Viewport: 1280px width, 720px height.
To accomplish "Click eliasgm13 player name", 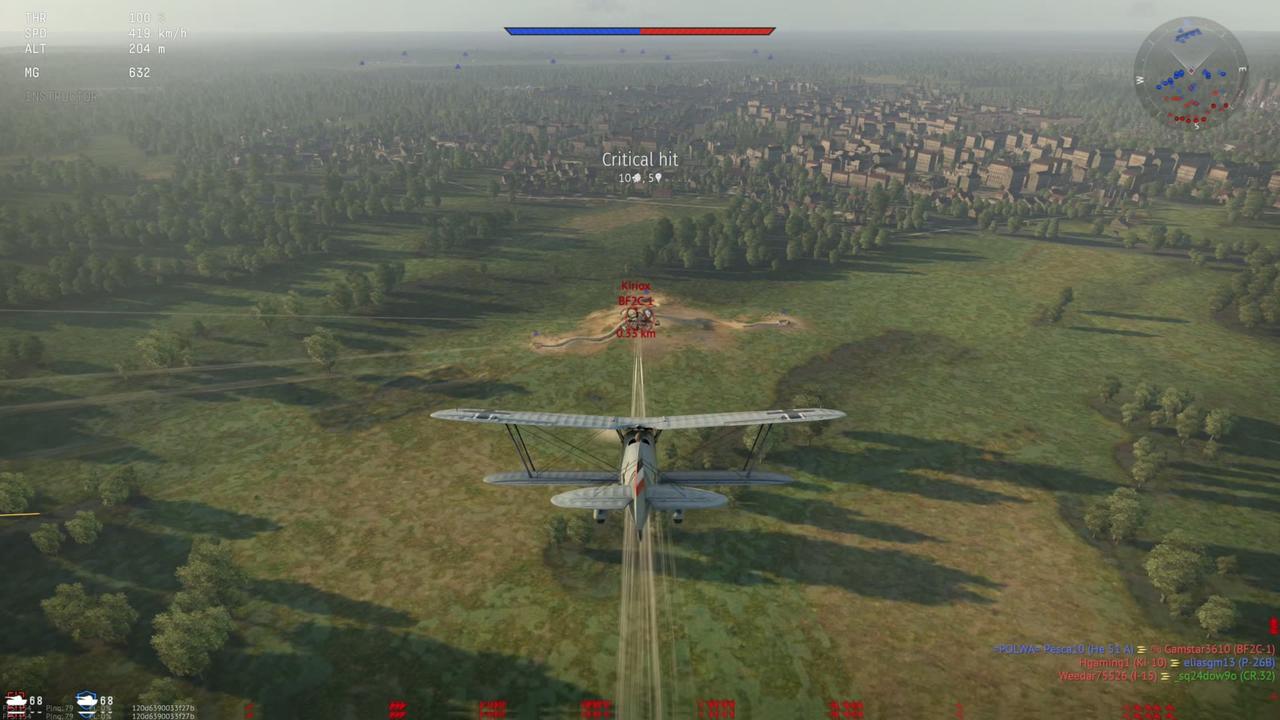I will [x=1209, y=662].
